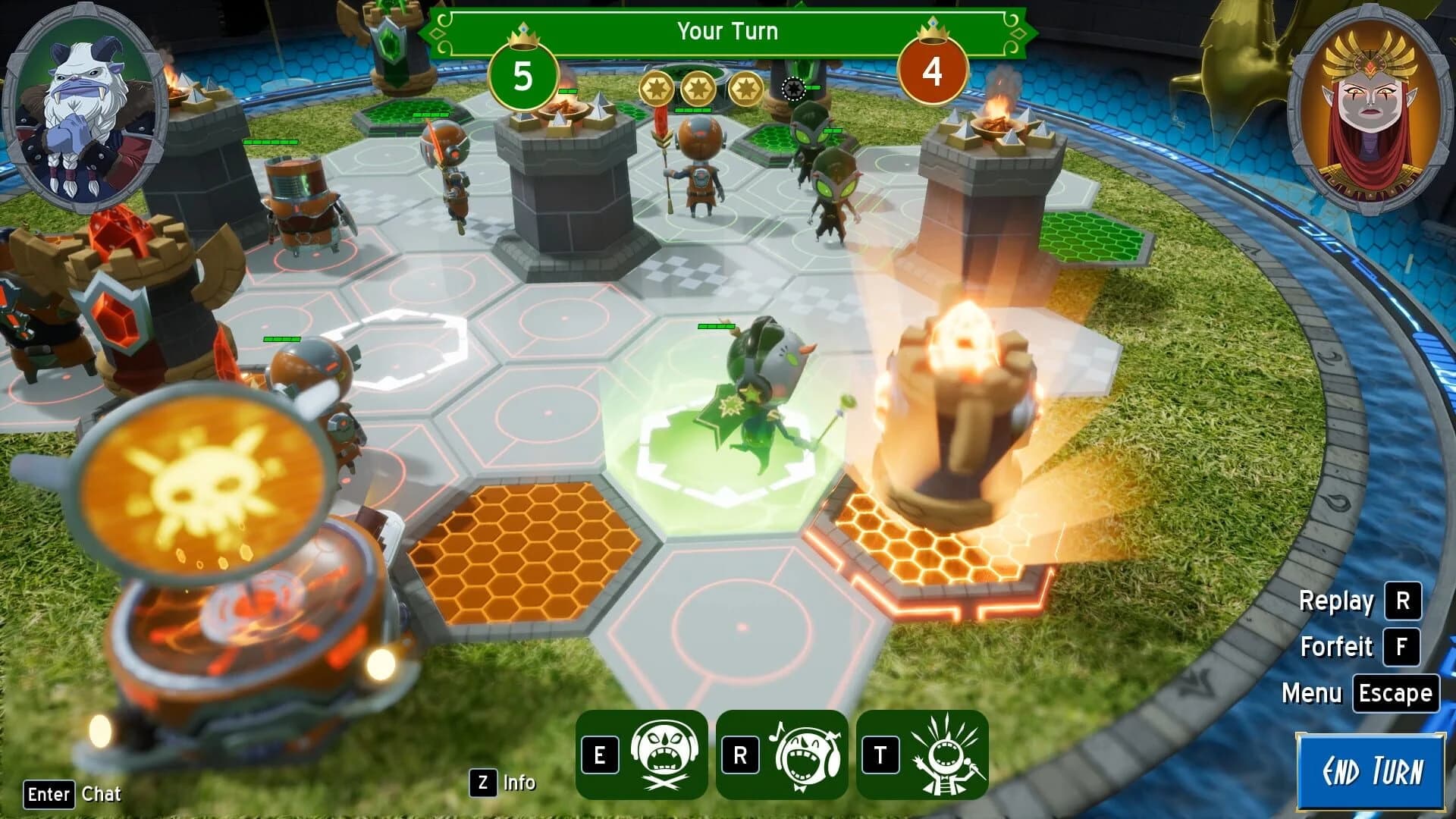Click the dotted black star cooldown marker
Screen dimensions: 1456x819
[794, 89]
